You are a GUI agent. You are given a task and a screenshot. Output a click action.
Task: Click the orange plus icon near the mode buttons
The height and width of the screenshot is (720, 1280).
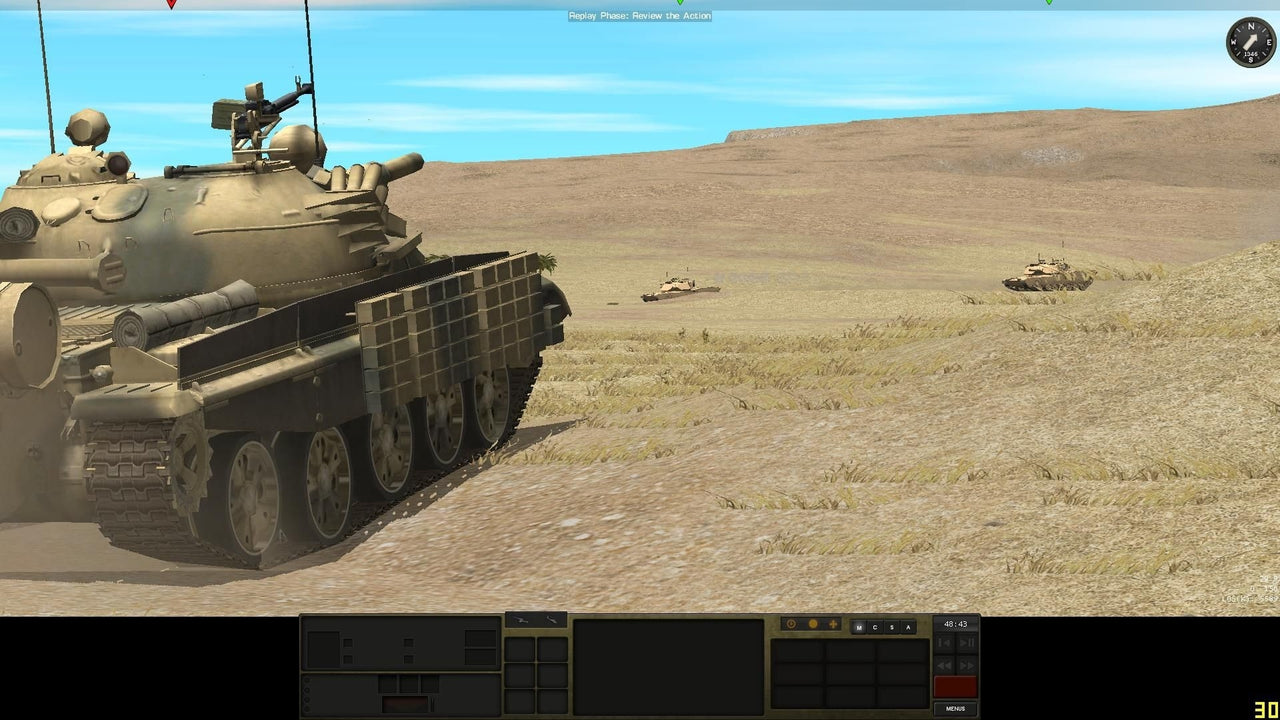click(x=833, y=624)
